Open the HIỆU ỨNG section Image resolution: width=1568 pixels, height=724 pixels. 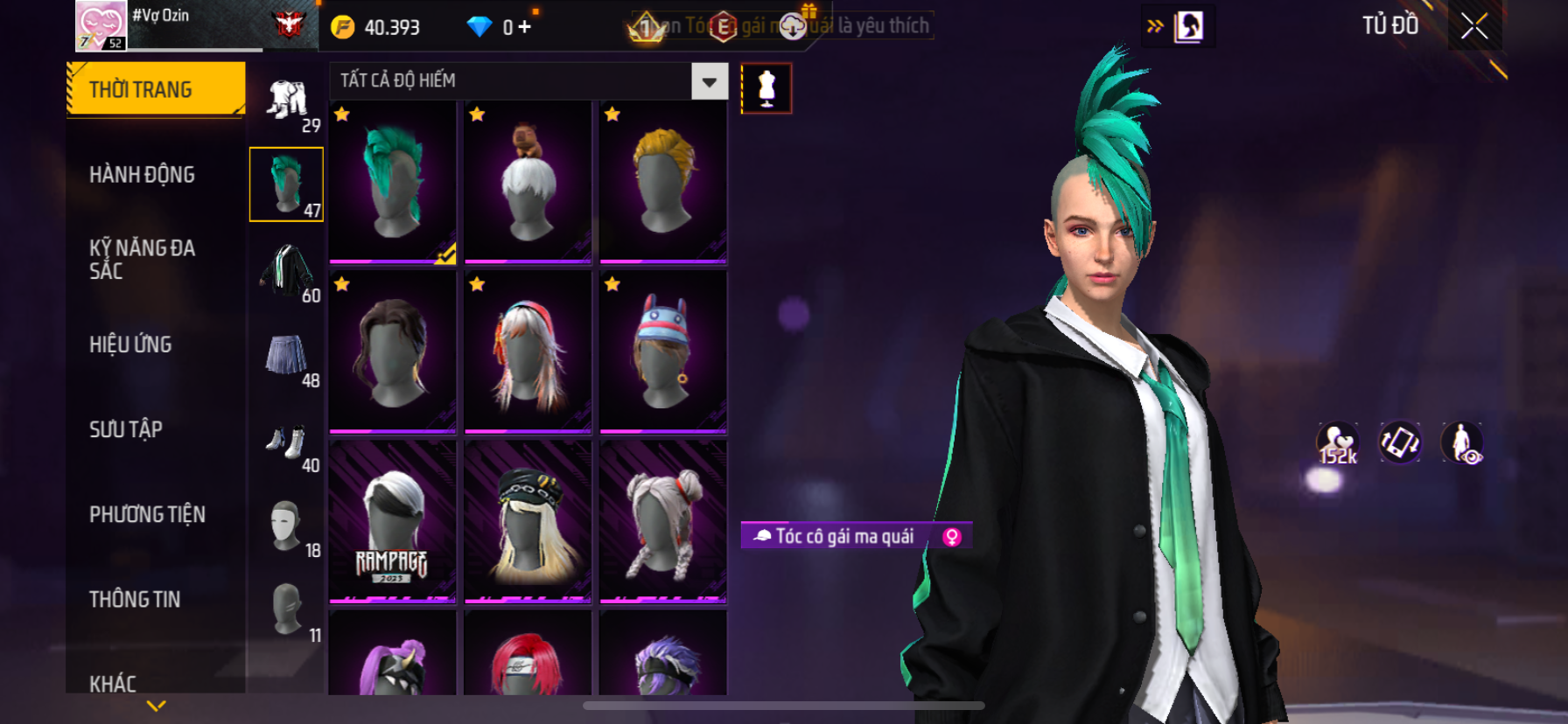tap(130, 345)
